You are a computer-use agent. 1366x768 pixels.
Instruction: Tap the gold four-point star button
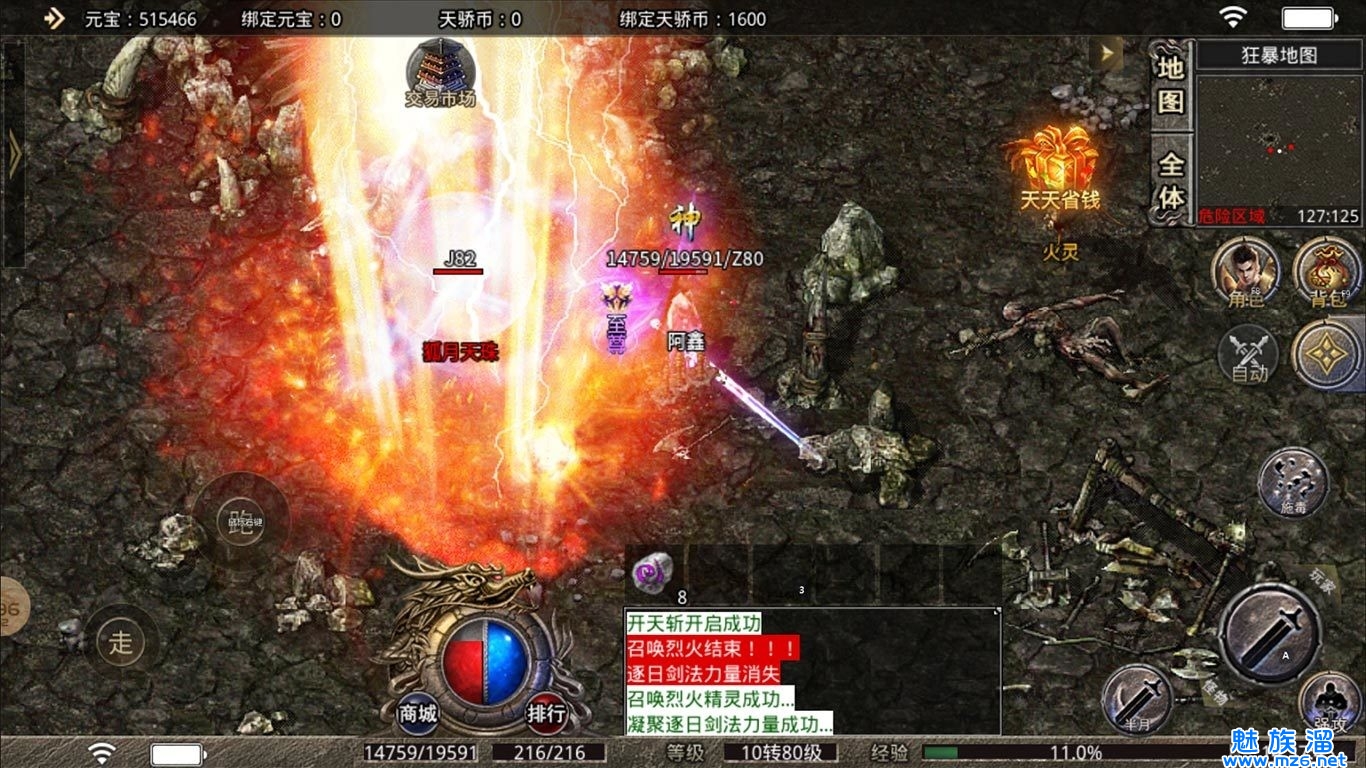[1327, 355]
